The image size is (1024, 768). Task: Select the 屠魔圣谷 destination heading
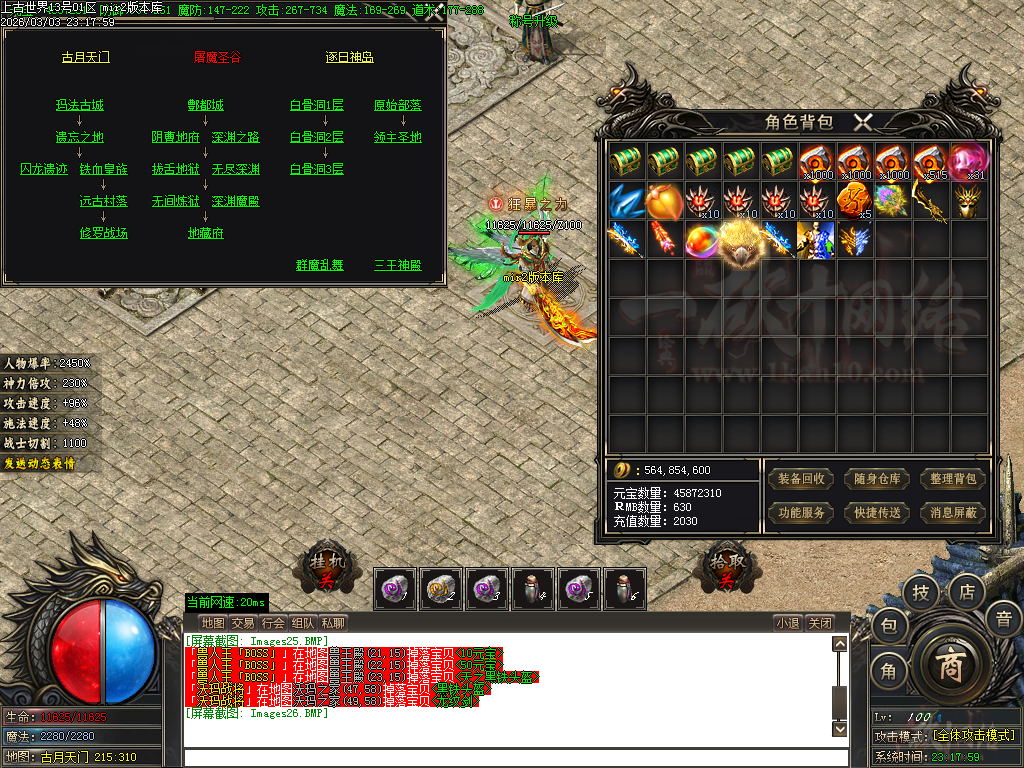[x=218, y=57]
